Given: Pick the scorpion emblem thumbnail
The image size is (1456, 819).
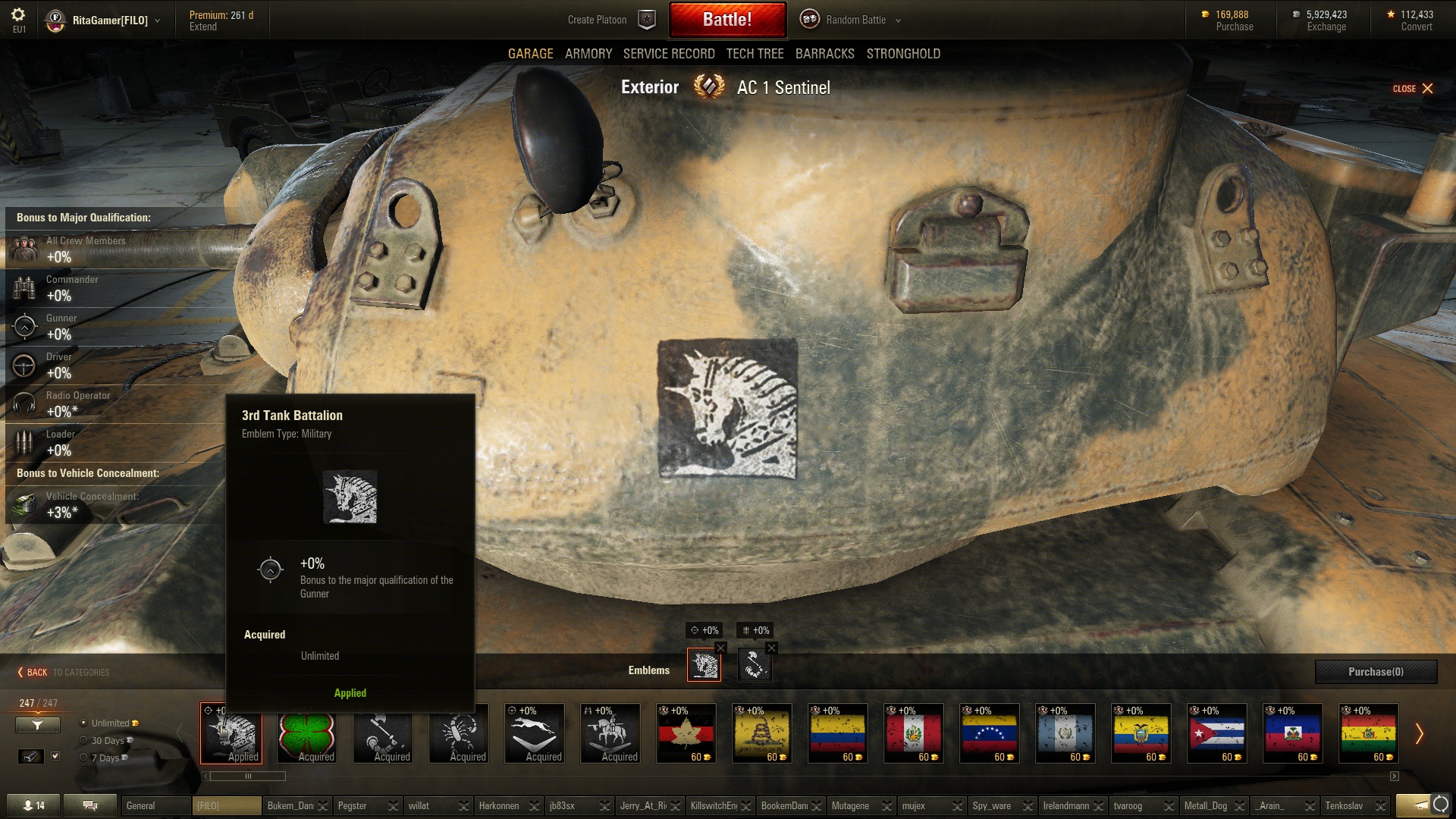Looking at the screenshot, I should pos(459,733).
